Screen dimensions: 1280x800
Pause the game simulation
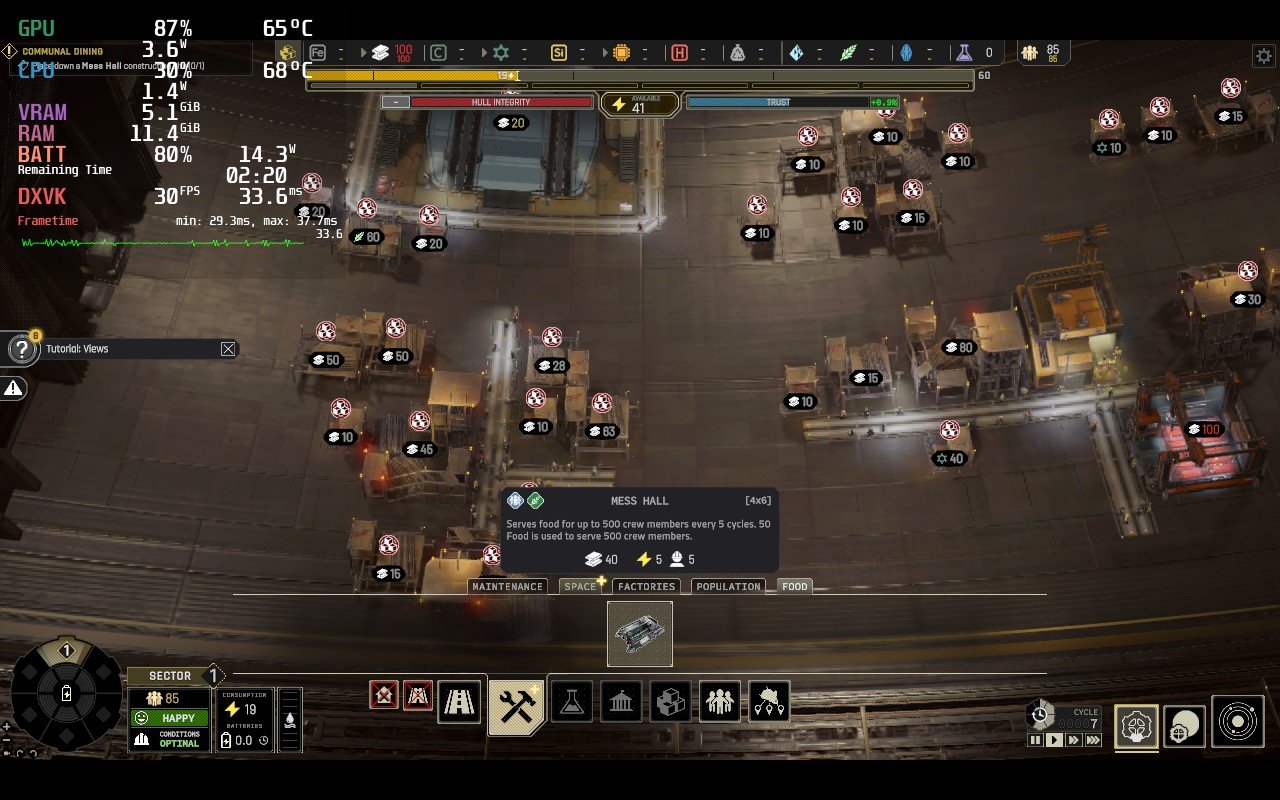pyautogui.click(x=1035, y=740)
